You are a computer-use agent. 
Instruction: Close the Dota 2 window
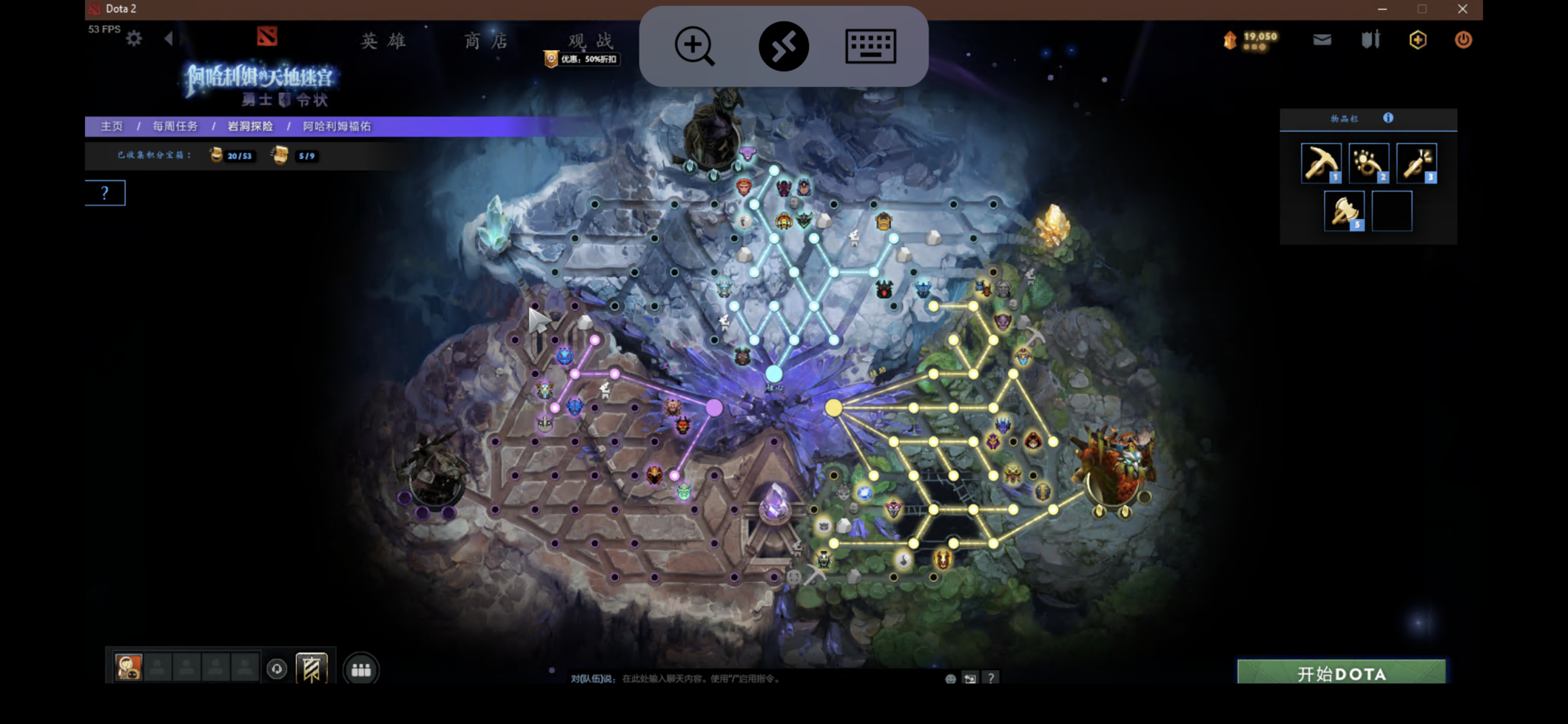click(1462, 9)
